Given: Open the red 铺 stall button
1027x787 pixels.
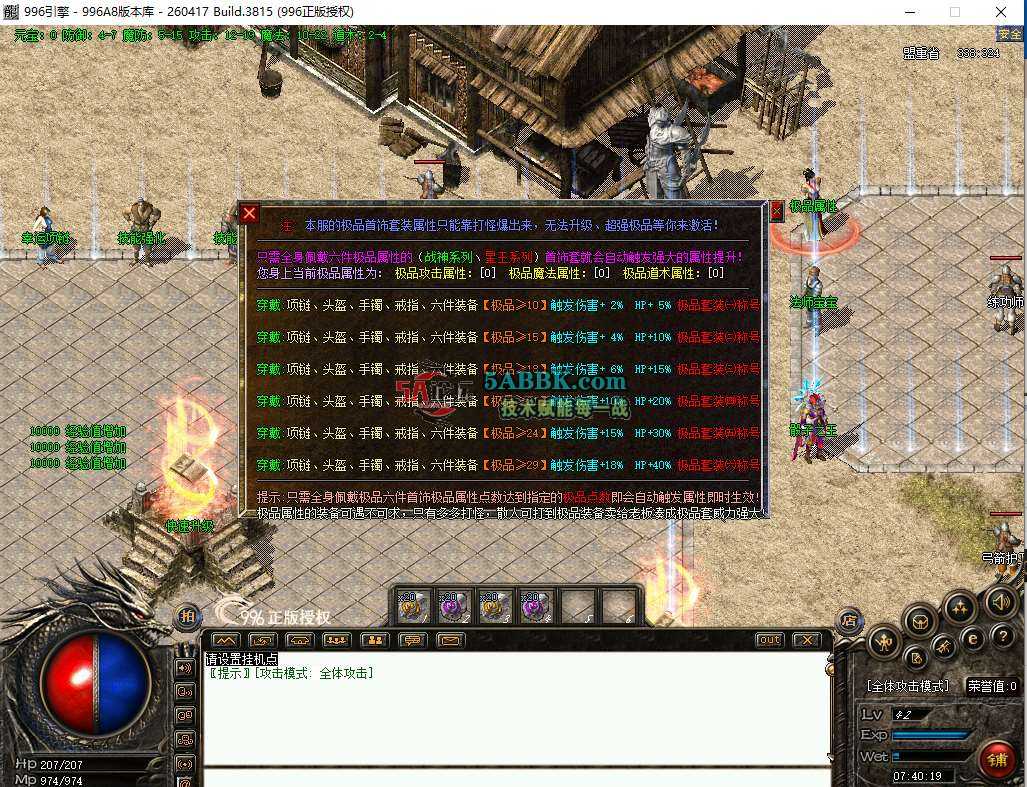Looking at the screenshot, I should (996, 759).
